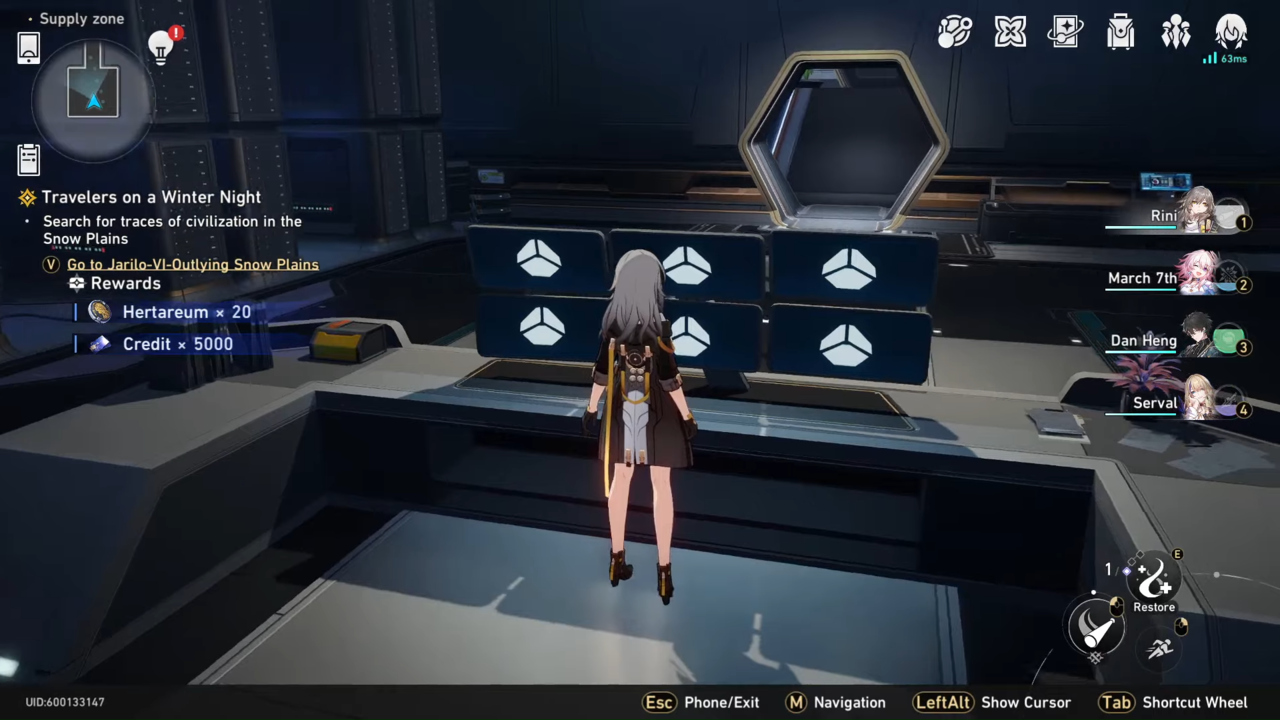Screen dimensions: 1280x720
Task: Open the Interastral Guide compass icon
Action: [955, 32]
